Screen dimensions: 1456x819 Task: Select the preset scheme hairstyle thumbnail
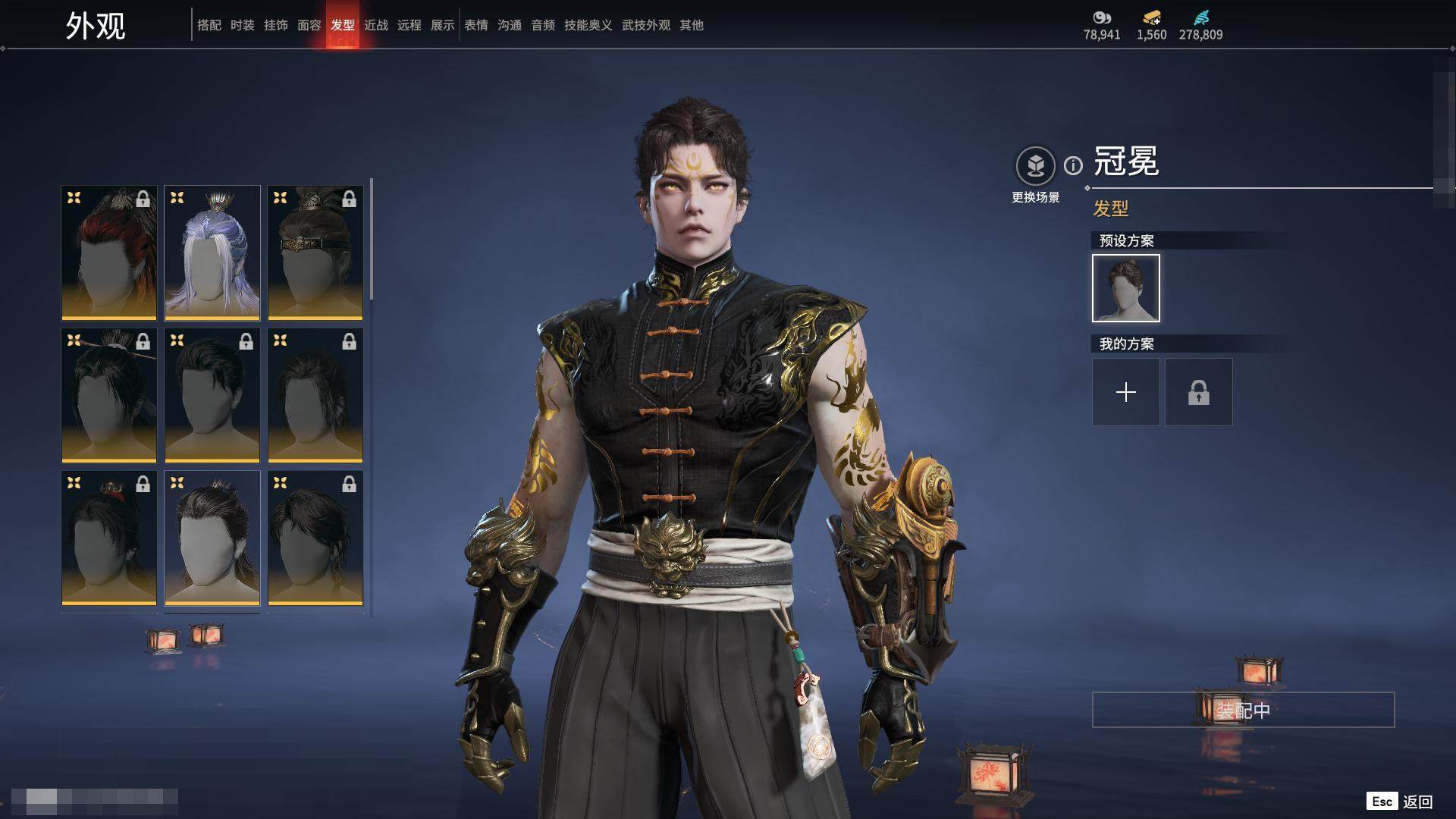point(1125,288)
